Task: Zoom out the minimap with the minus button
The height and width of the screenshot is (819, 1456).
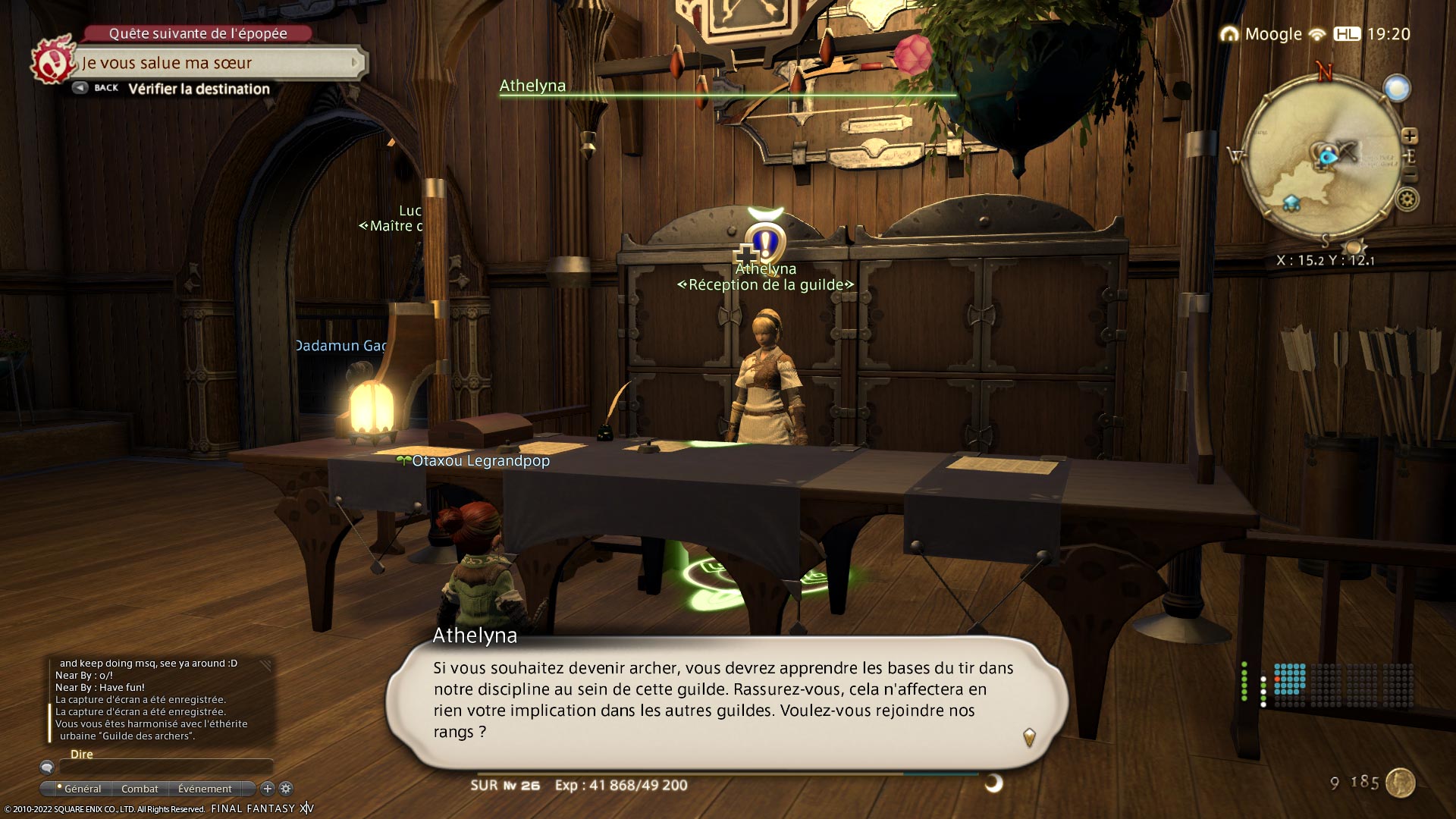Action: point(1410,176)
